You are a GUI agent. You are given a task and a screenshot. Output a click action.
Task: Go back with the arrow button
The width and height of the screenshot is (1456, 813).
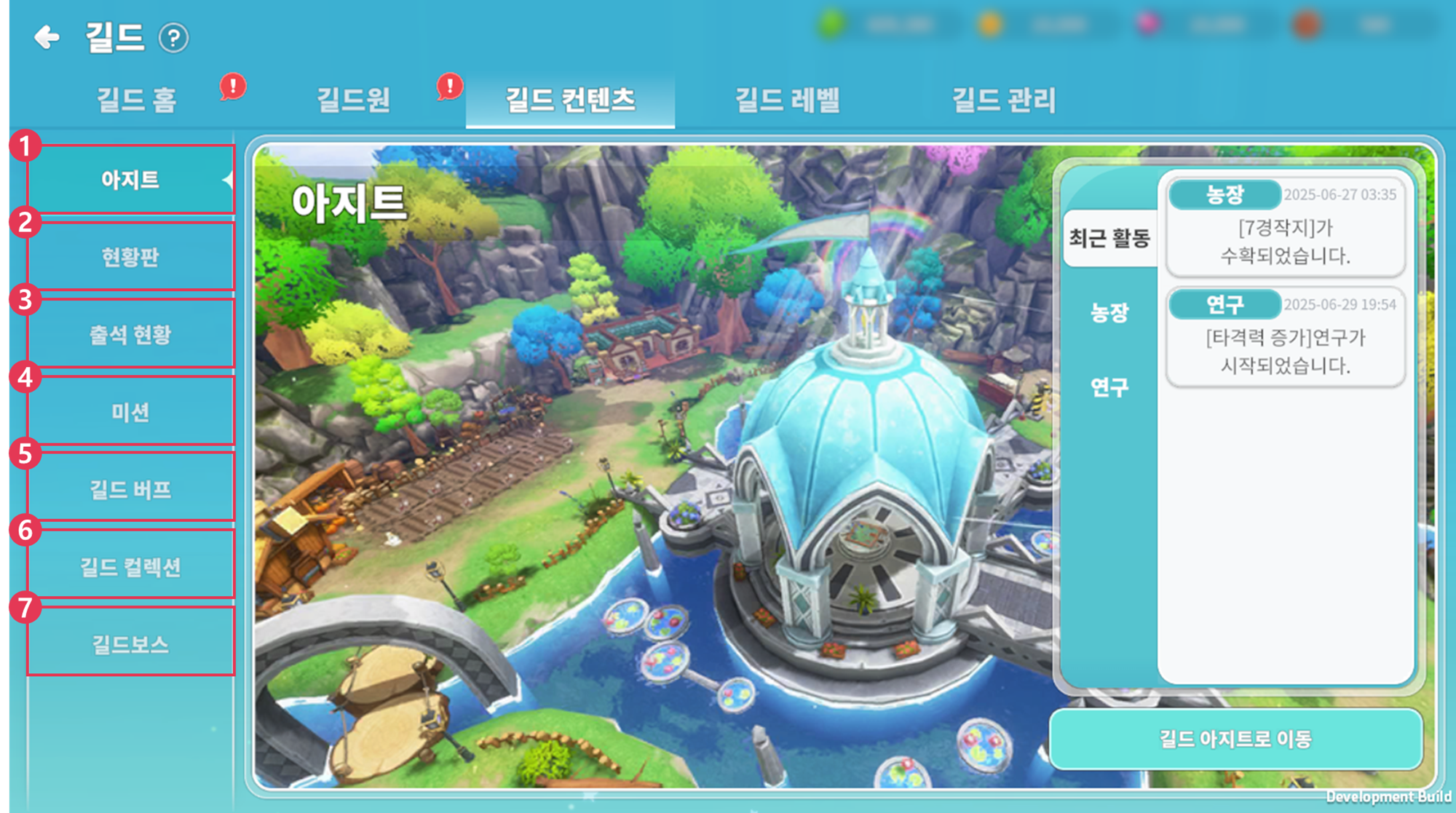[47, 37]
